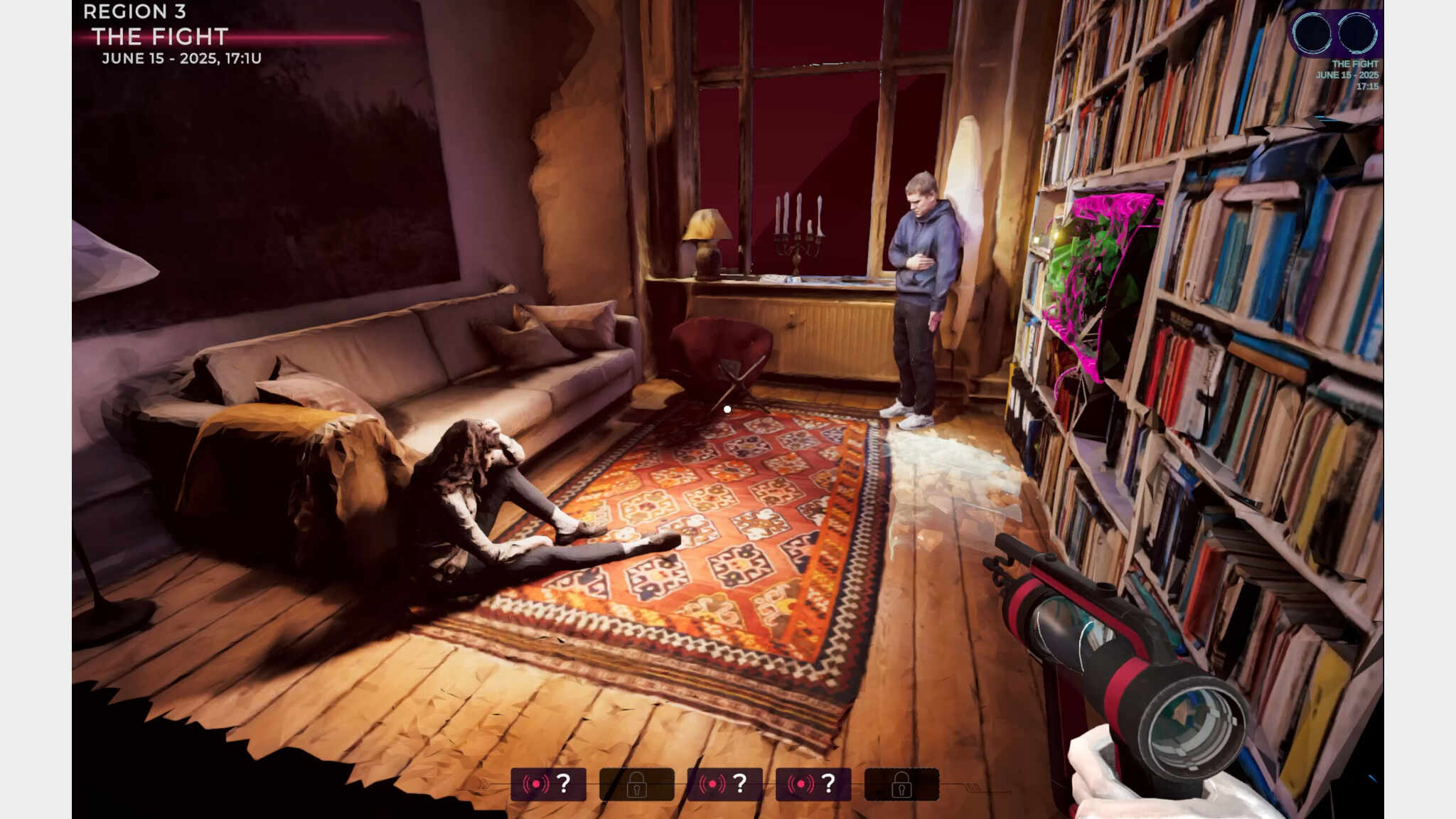Open the first unknown signal slot on timeline
Viewport: 1456px width, 819px height.
(548, 784)
